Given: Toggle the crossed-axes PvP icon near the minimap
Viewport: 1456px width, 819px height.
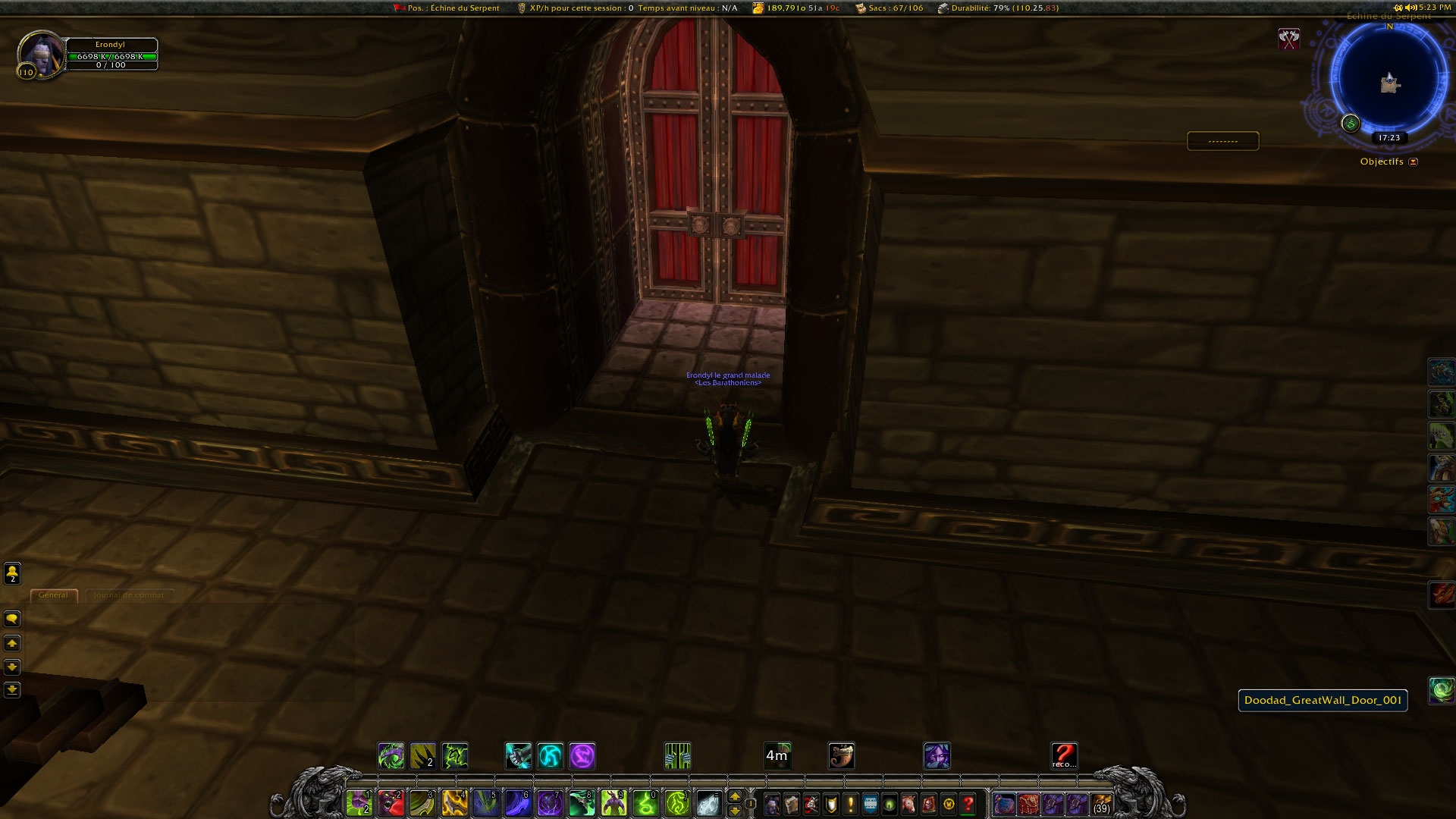Looking at the screenshot, I should click(x=1289, y=39).
